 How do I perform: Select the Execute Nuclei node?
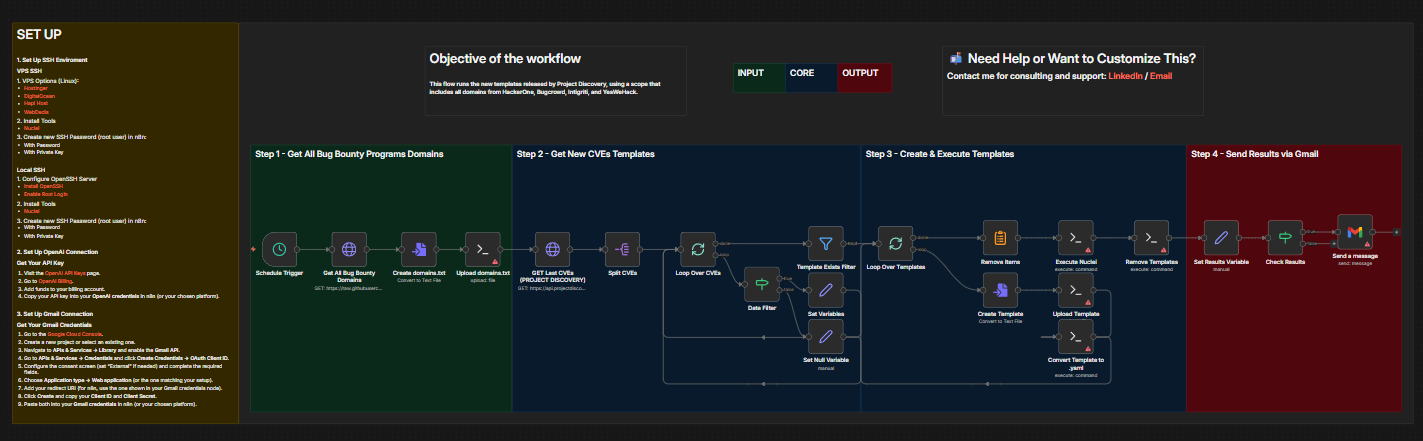[x=1076, y=239]
